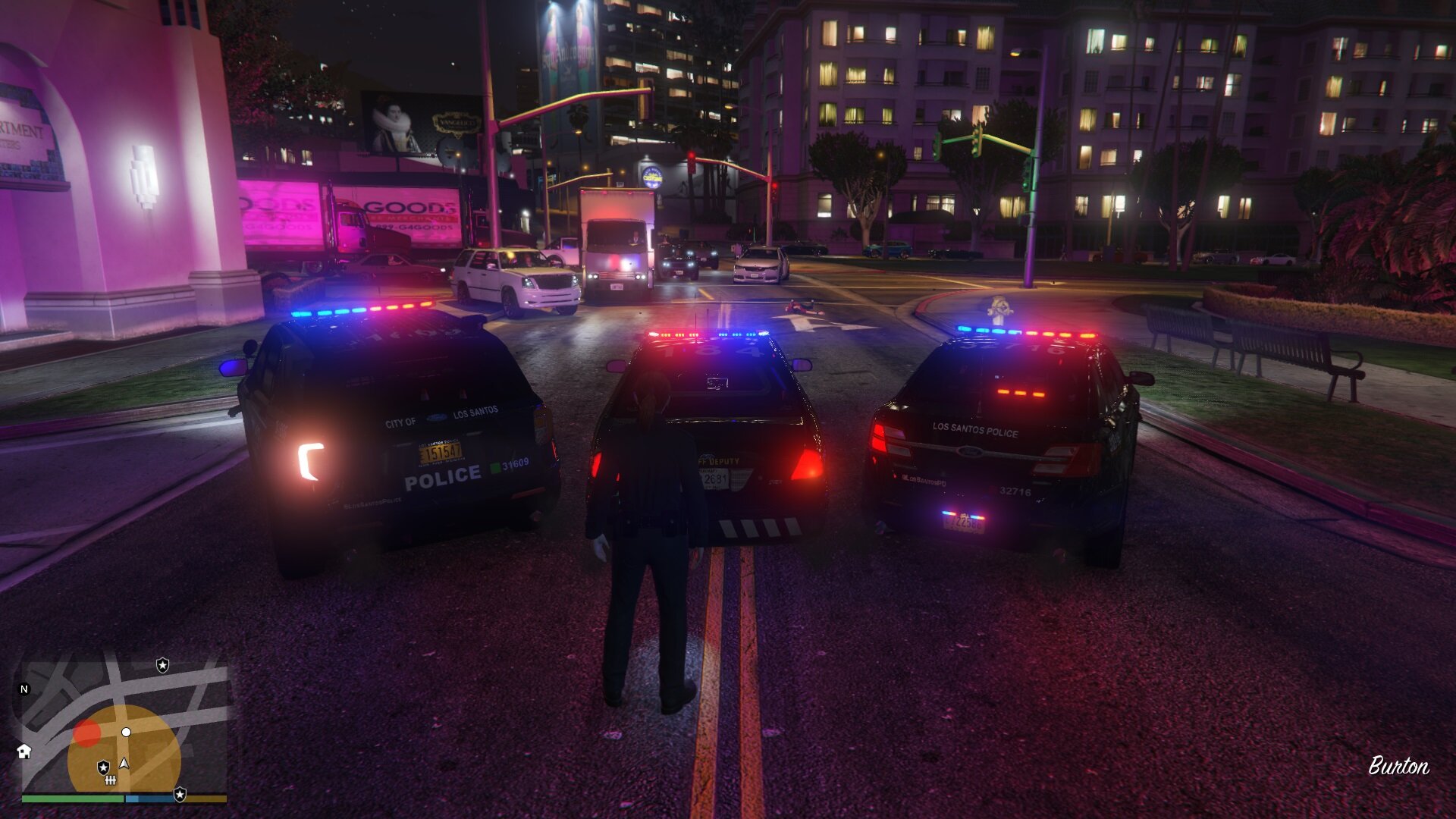1456x819 pixels.
Task: Click the white dot blip on minimap
Action: coord(127,732)
